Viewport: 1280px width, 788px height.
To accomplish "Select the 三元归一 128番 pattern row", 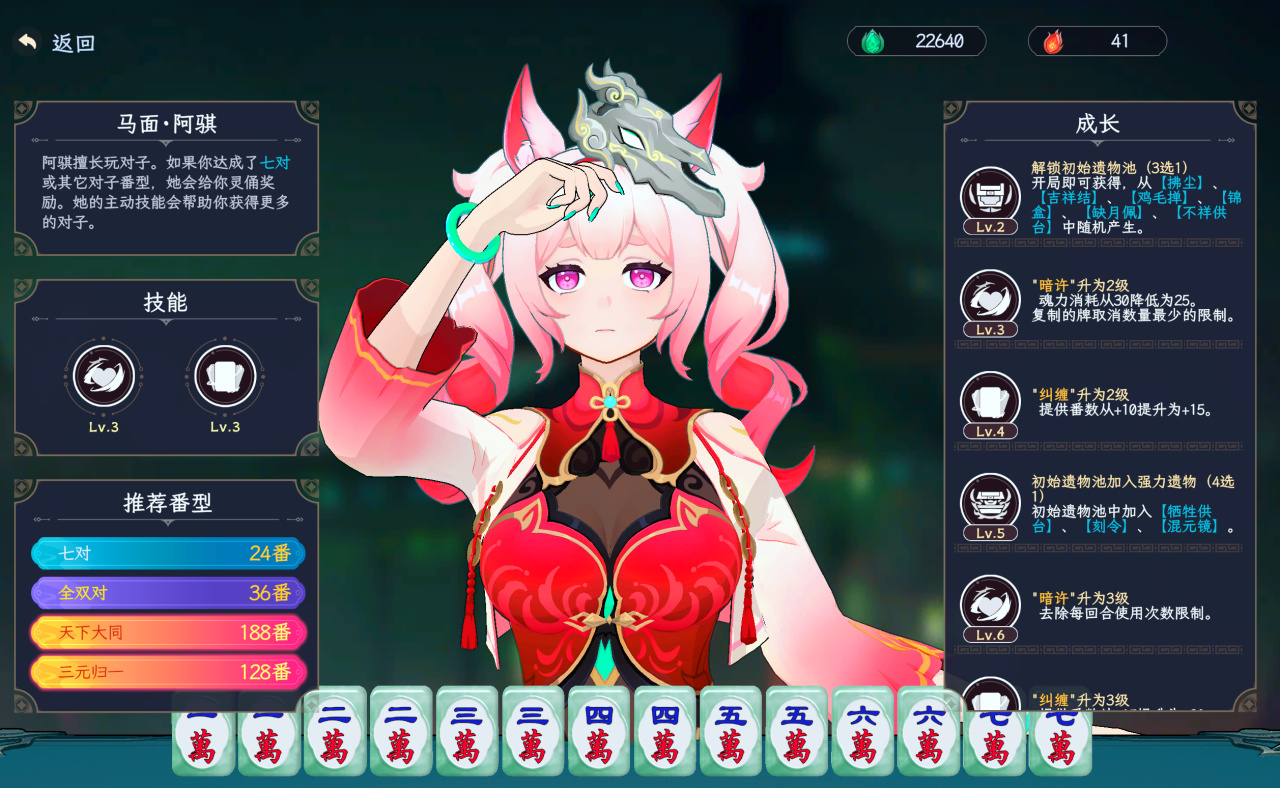I will (x=168, y=672).
